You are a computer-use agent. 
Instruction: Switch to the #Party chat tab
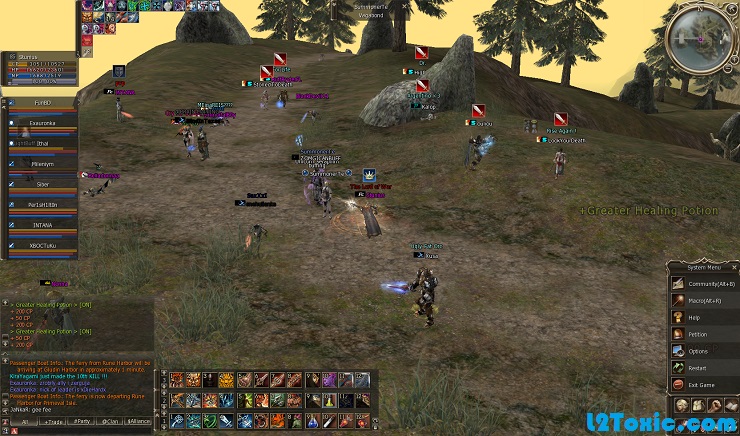[80, 422]
